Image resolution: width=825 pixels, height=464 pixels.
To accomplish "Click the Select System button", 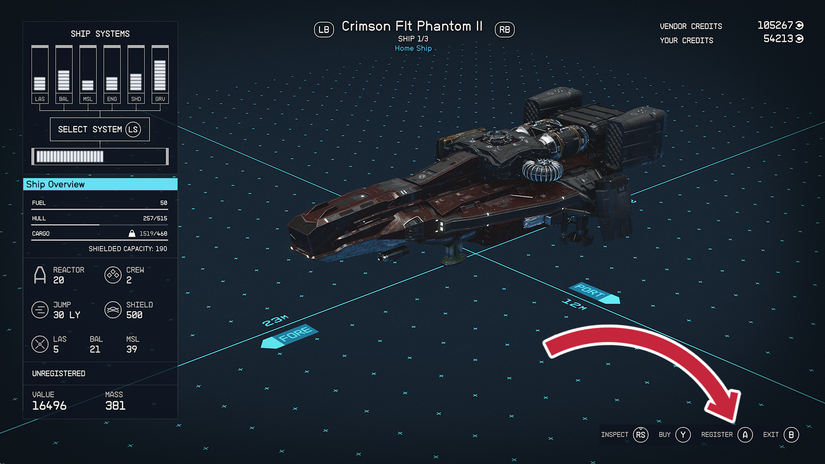I will (x=99, y=129).
